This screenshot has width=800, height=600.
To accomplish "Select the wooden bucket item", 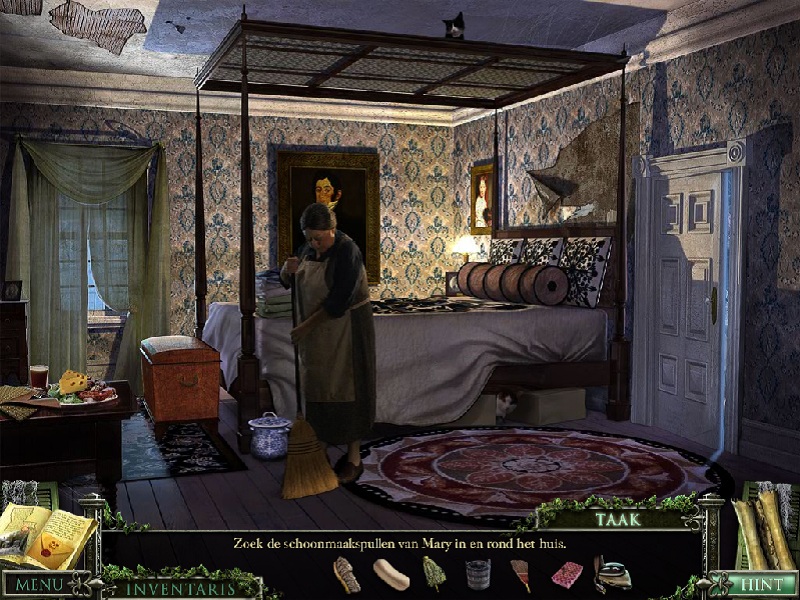I will 478,574.
